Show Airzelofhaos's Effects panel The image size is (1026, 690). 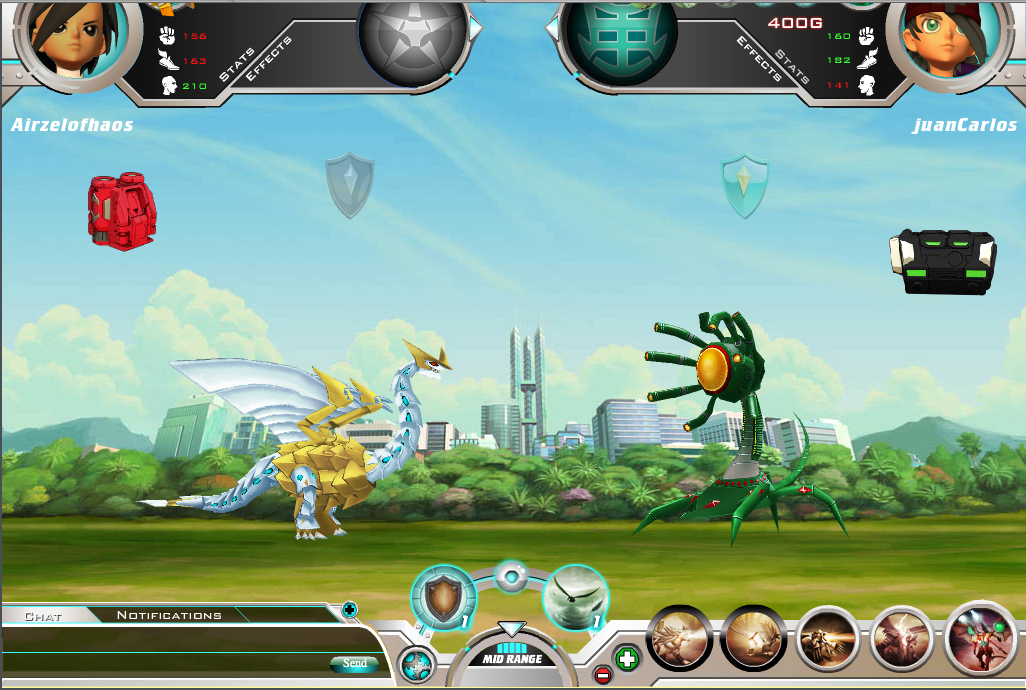269,58
